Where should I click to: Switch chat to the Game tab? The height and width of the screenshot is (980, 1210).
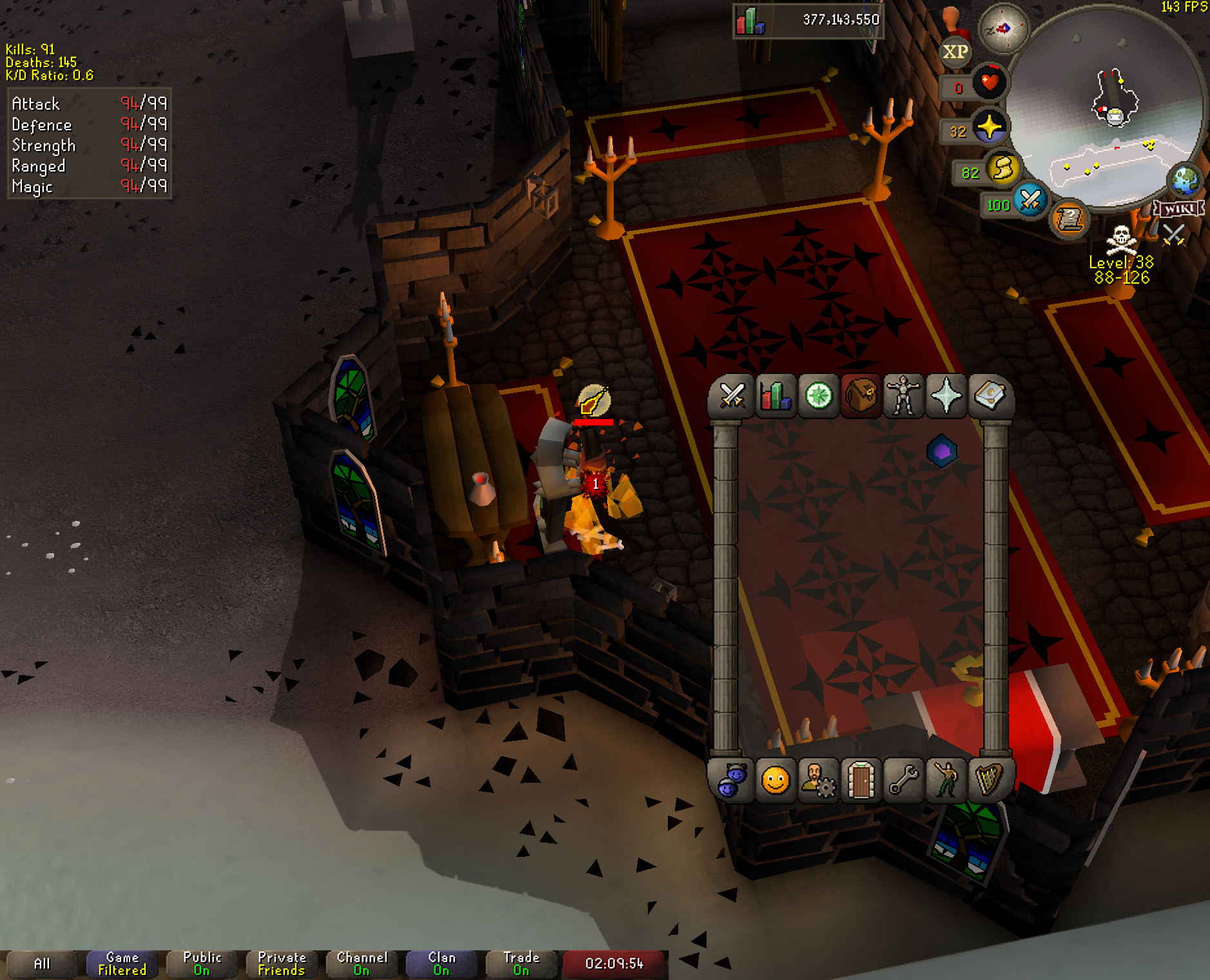click(x=122, y=964)
